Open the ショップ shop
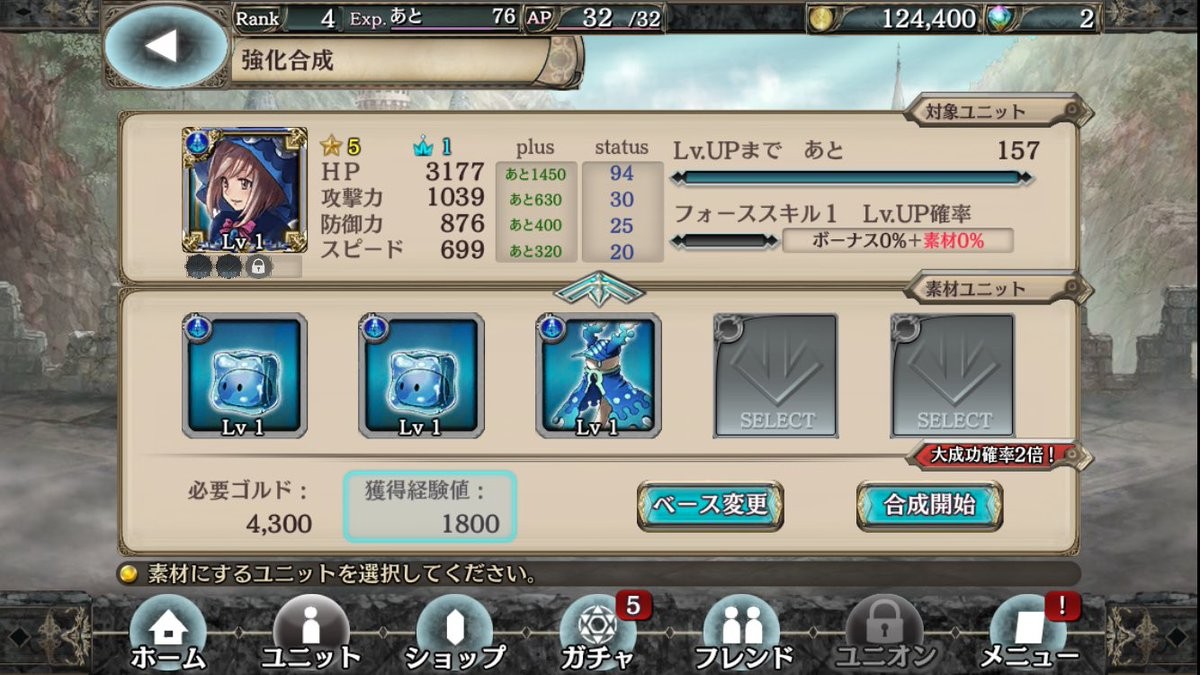The image size is (1200, 675). coord(455,634)
